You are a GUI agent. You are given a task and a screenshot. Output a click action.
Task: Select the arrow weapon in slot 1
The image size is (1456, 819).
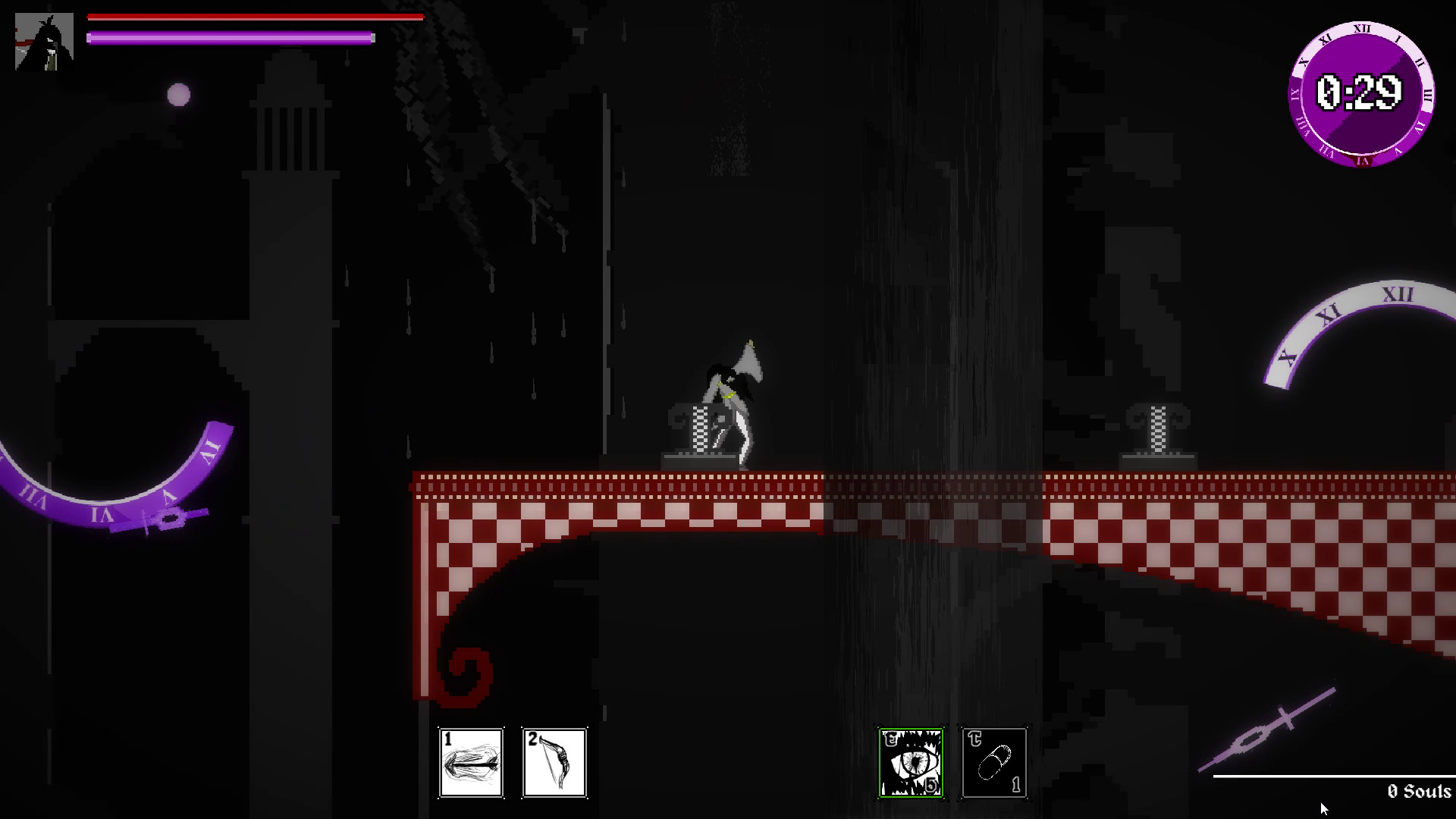point(471,763)
